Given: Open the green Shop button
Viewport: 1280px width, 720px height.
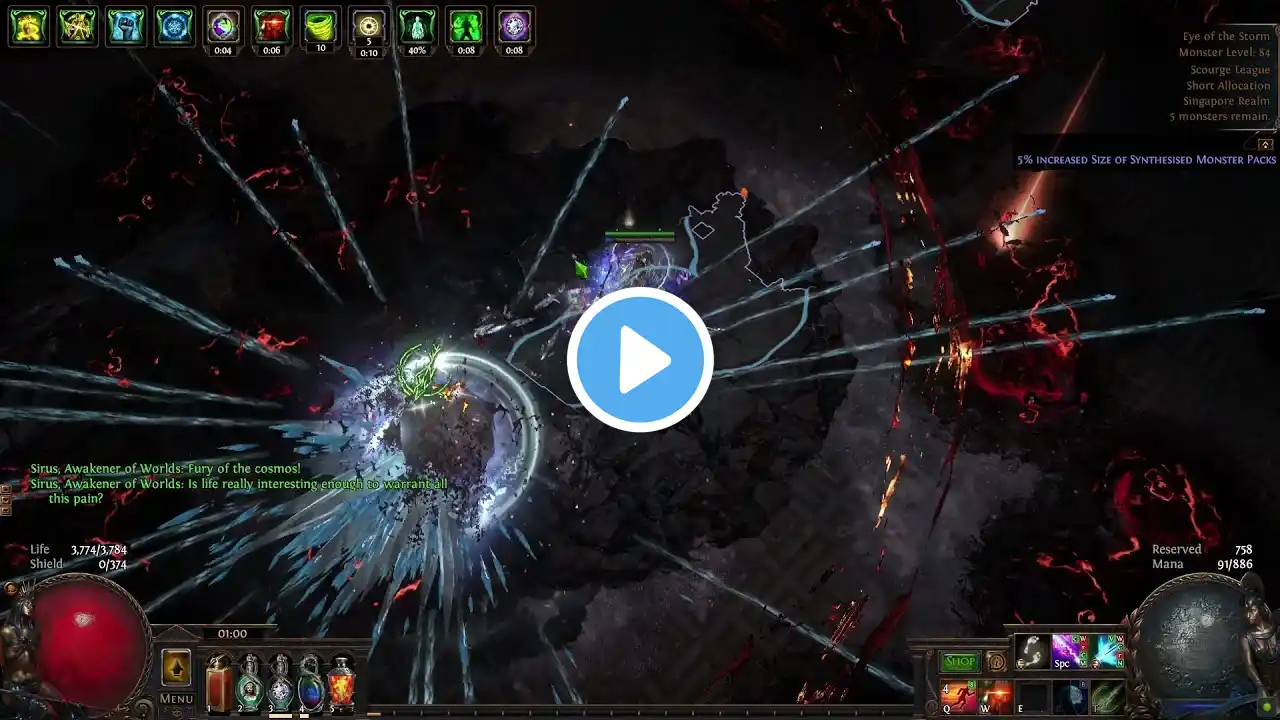Looking at the screenshot, I should [x=959, y=662].
